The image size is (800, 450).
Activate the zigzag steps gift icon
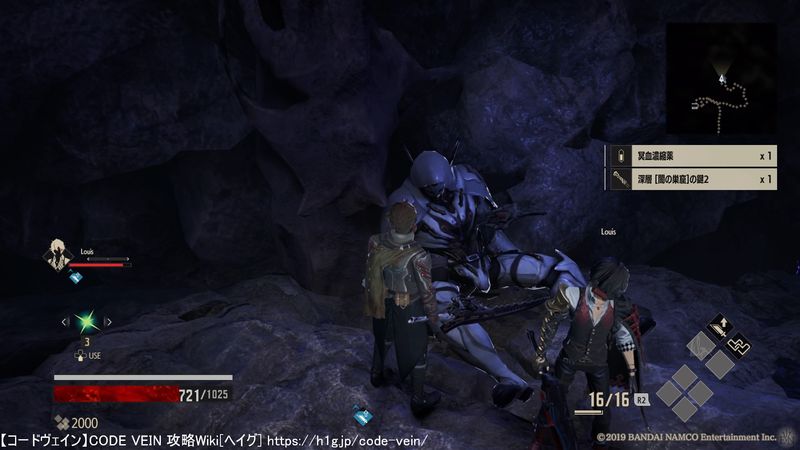tap(739, 346)
